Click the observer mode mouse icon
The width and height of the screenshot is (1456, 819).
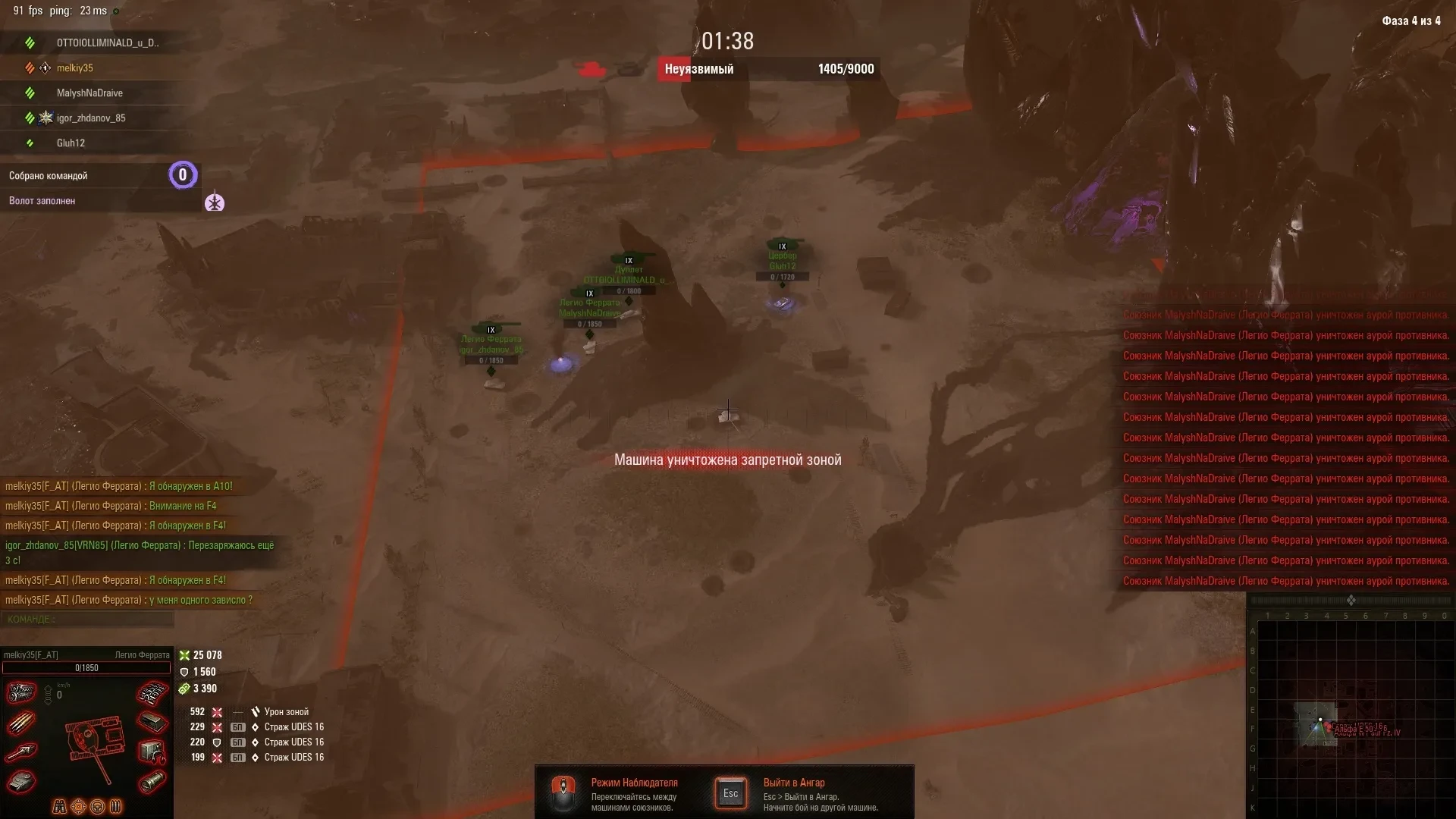coord(564,792)
